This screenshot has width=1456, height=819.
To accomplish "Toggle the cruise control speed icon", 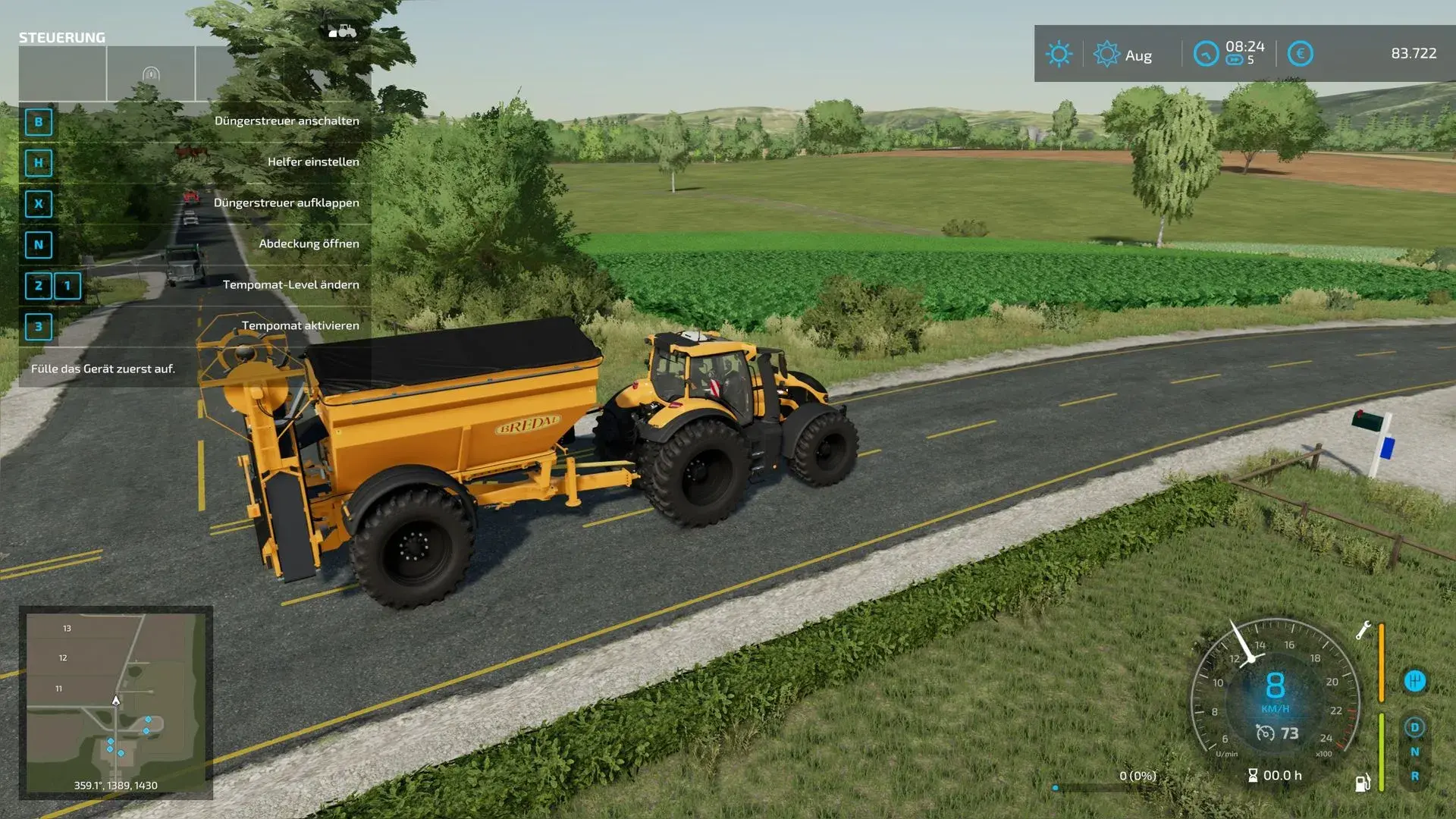I will 1265,733.
